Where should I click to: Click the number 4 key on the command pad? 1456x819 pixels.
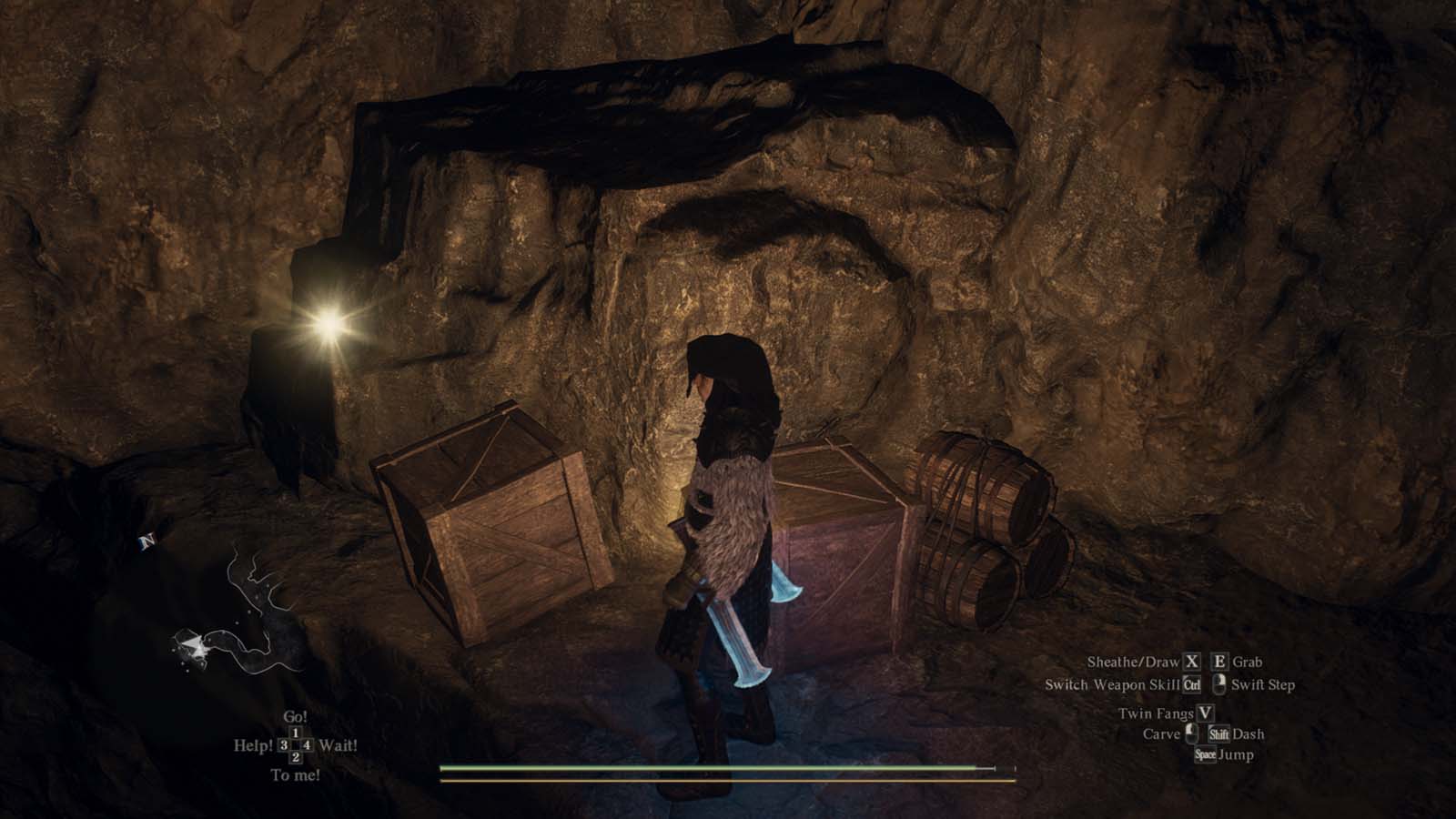[x=307, y=745]
